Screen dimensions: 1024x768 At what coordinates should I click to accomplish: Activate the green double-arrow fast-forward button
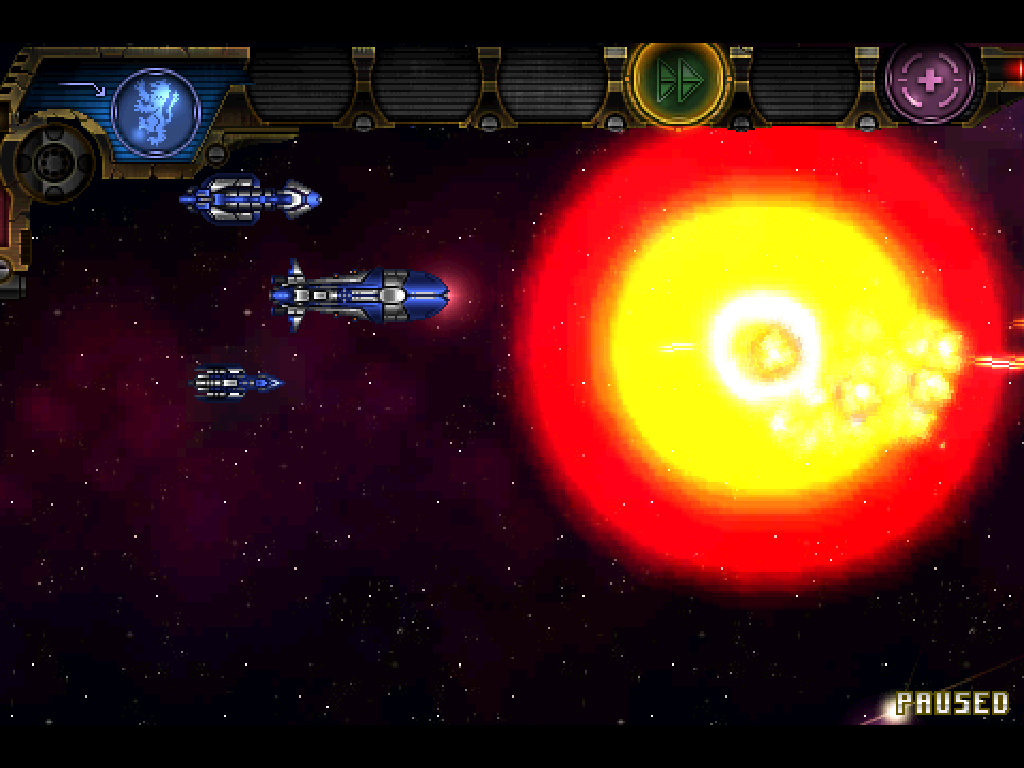pyautogui.click(x=679, y=83)
